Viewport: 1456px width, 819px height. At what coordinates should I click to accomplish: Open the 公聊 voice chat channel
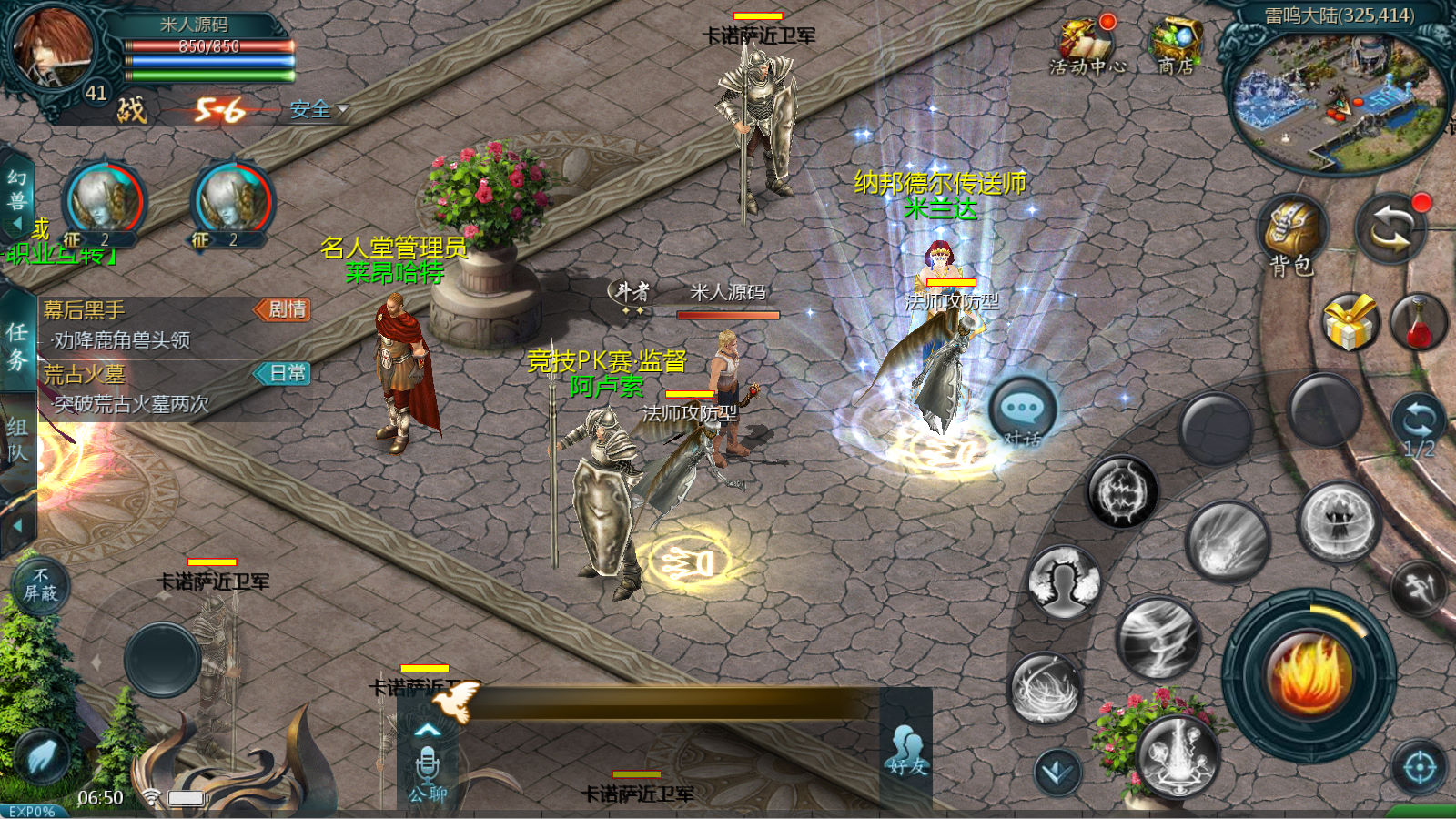pos(428,772)
